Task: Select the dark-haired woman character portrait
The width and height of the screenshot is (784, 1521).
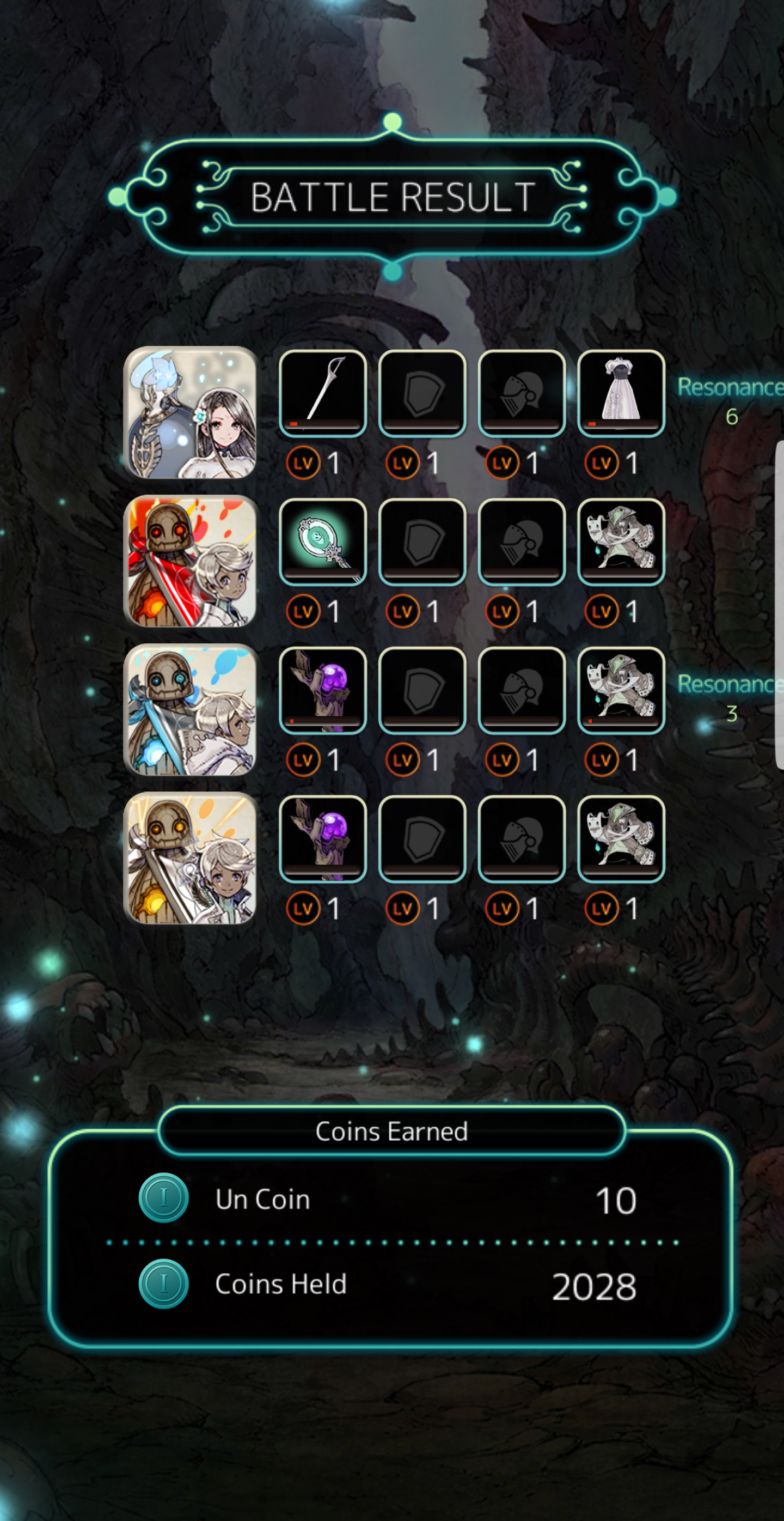Action: [x=190, y=412]
